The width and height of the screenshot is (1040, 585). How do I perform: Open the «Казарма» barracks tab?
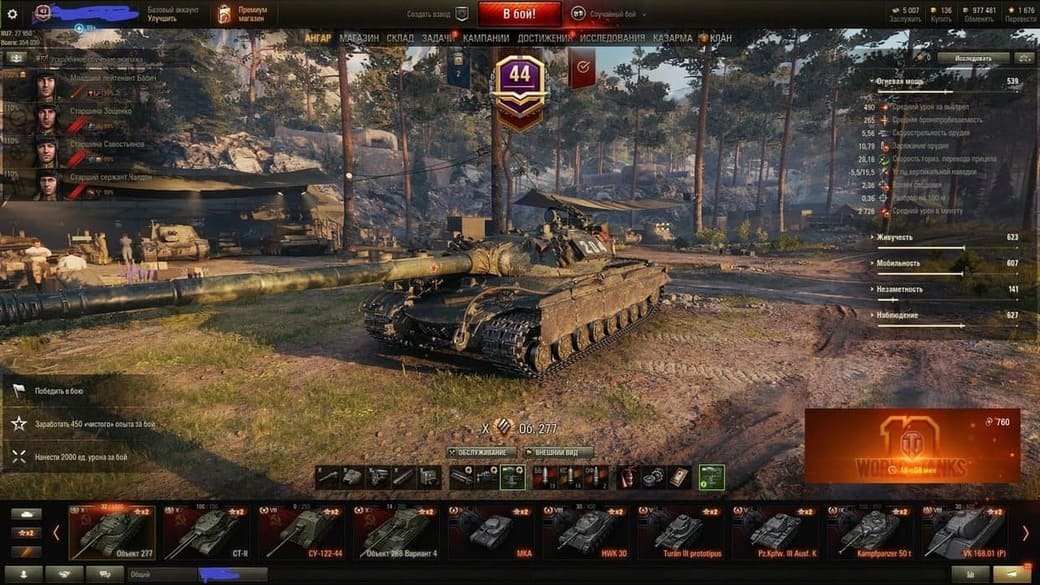click(x=672, y=38)
